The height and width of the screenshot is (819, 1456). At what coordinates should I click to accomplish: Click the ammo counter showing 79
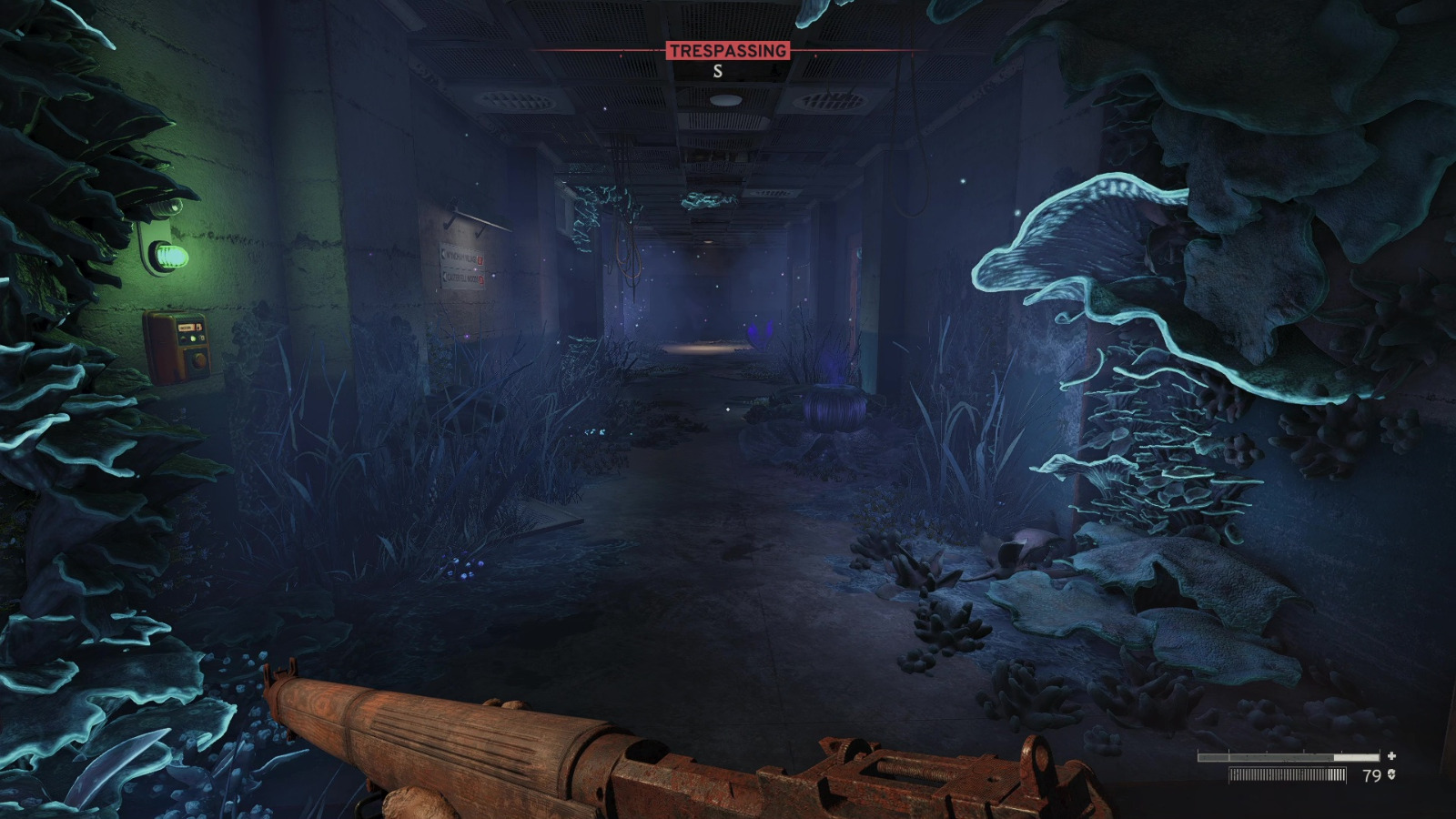pyautogui.click(x=1371, y=775)
